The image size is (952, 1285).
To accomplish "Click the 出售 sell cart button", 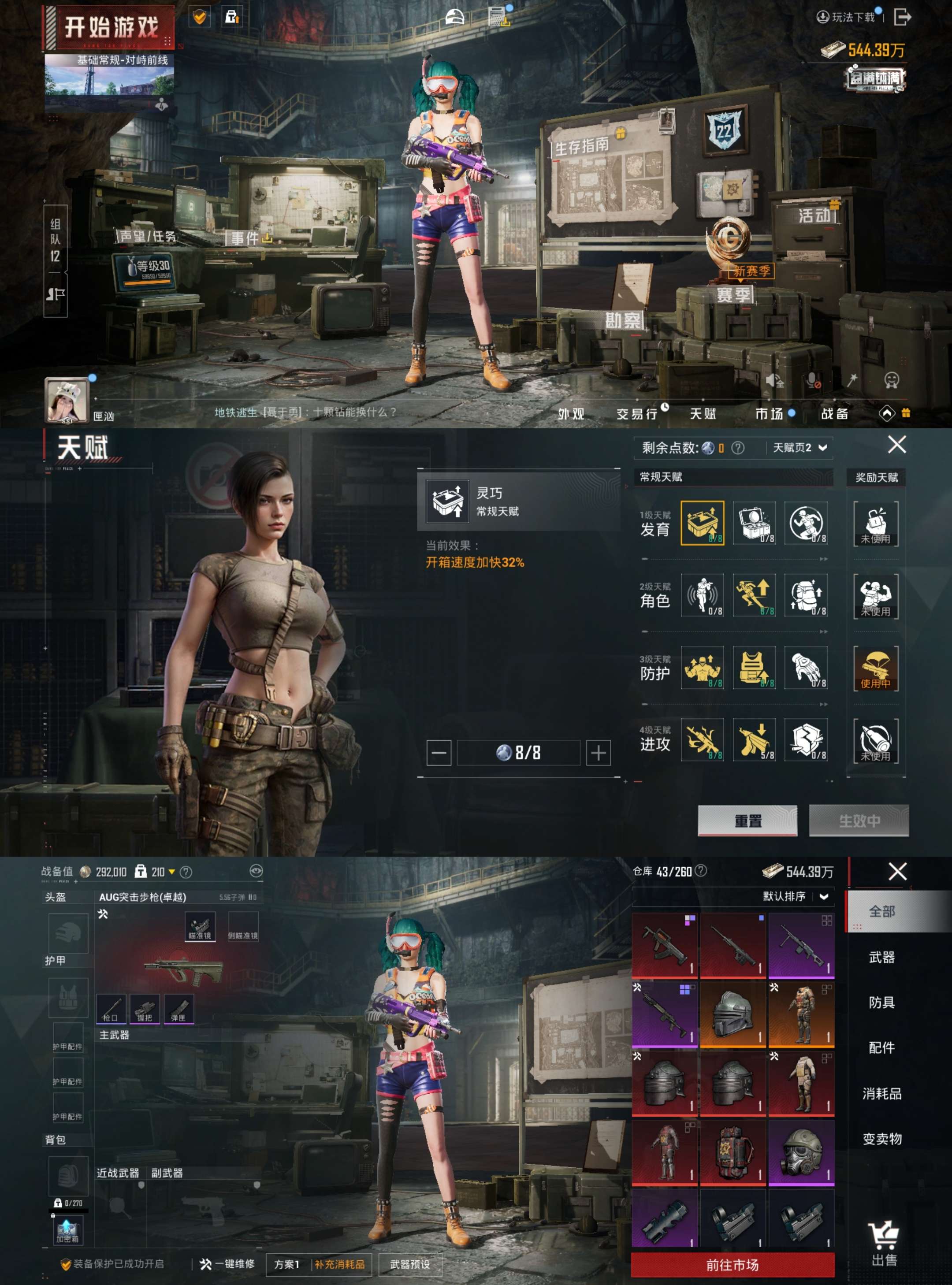I will [883, 1244].
